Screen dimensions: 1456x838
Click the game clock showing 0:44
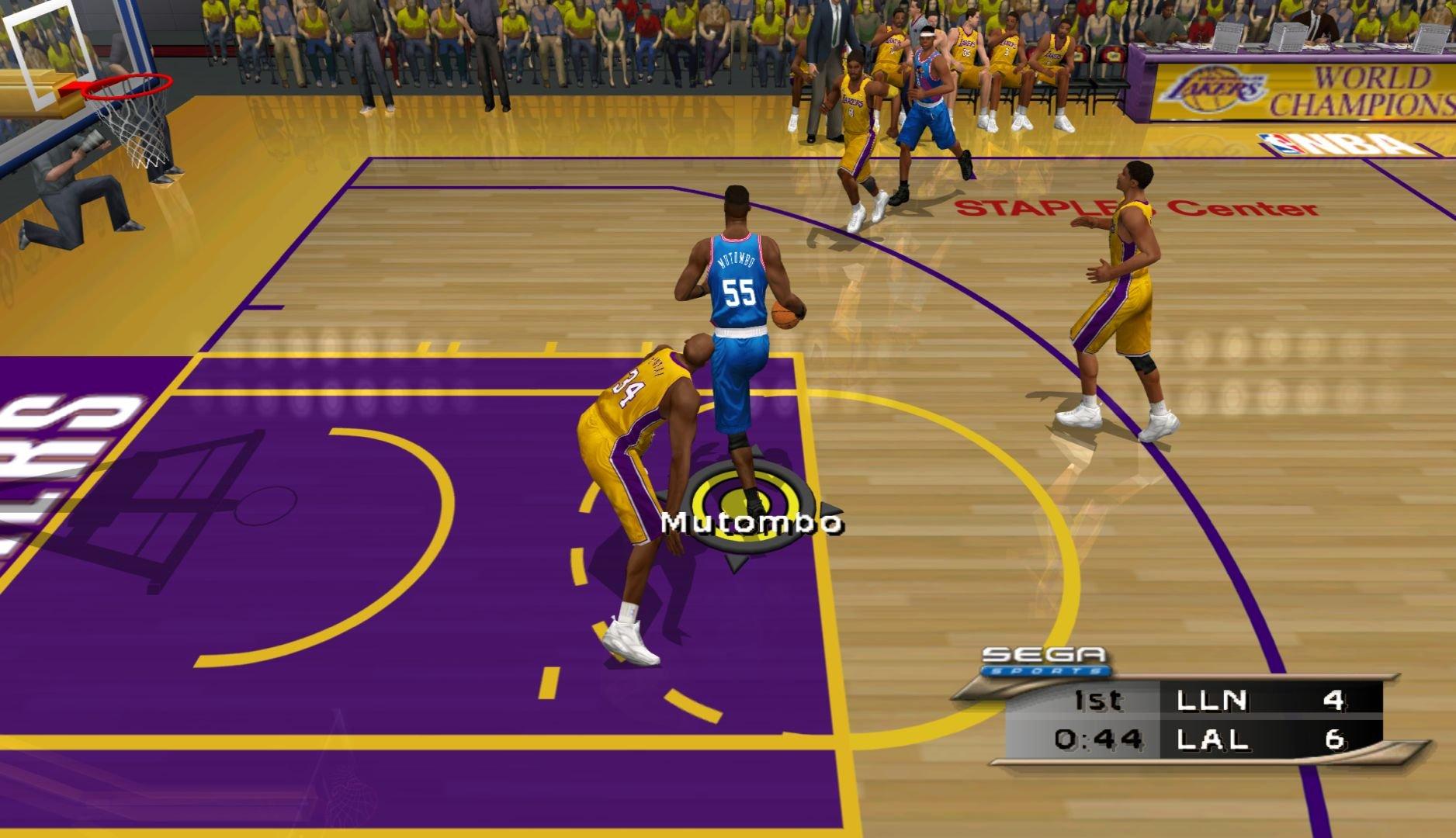coord(1100,739)
